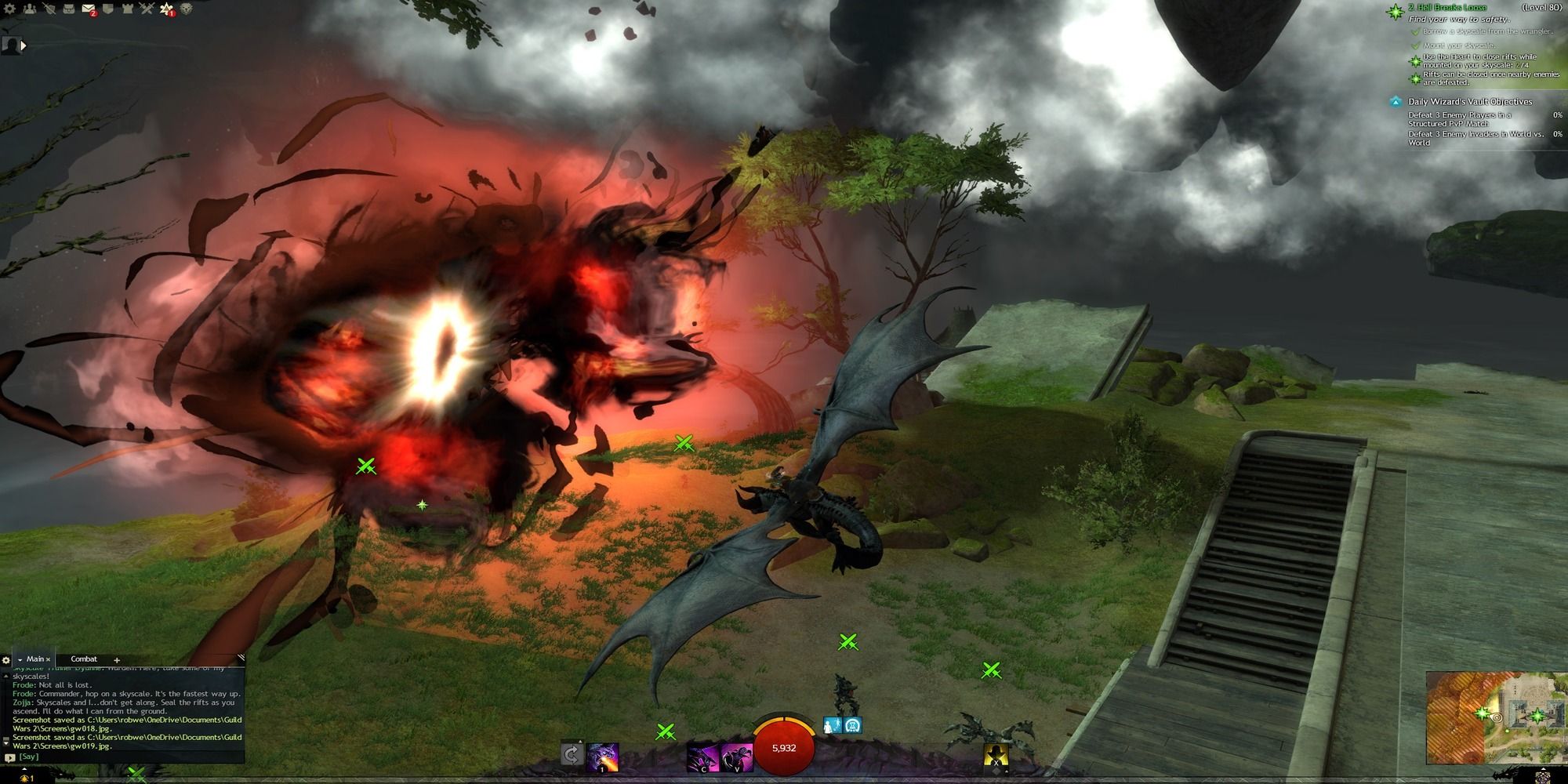Screen dimensions: 1568x784
Task: Open the Inventory bag icon
Action: pos(68,9)
